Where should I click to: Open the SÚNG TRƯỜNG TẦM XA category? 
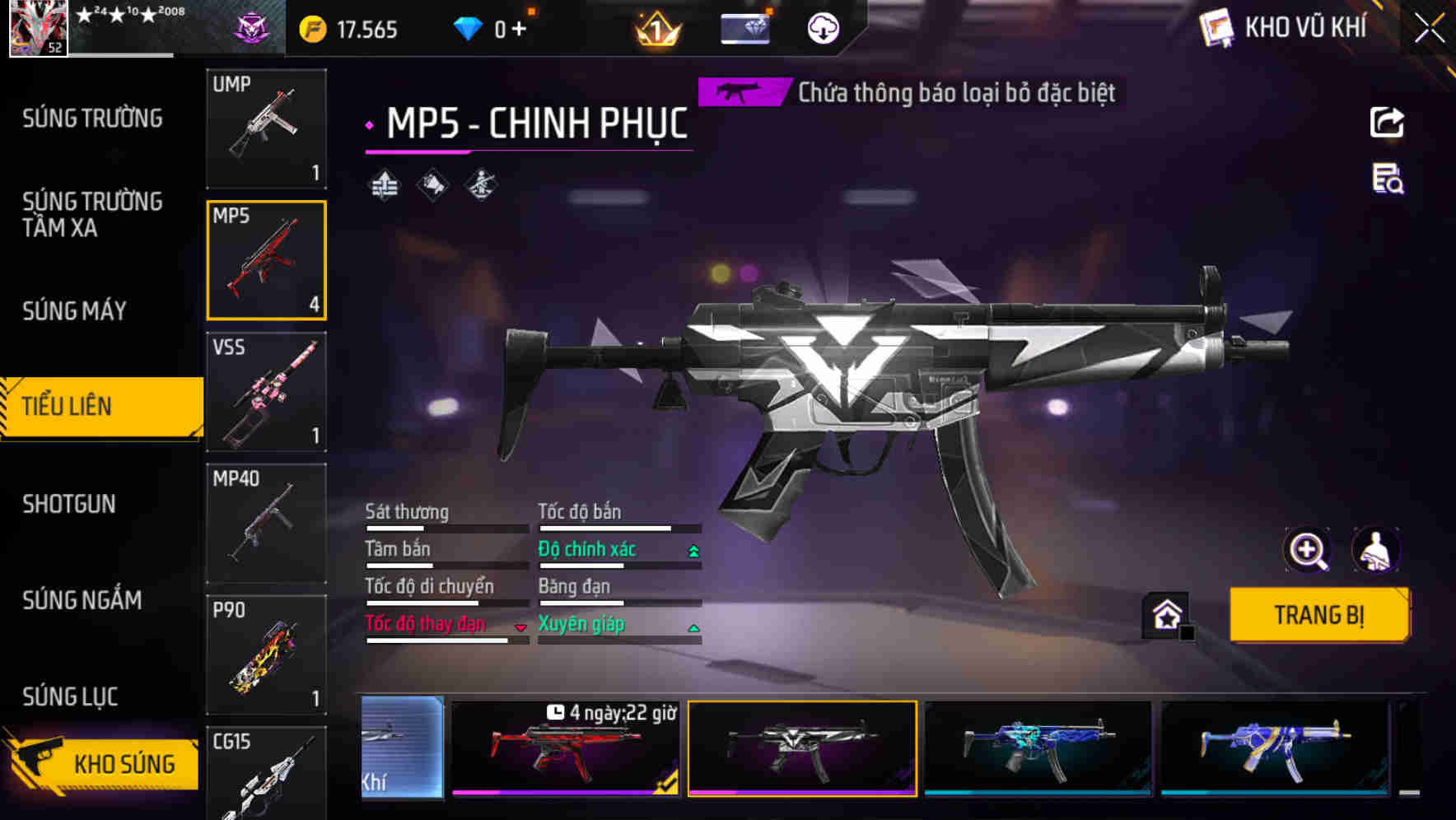tap(92, 214)
